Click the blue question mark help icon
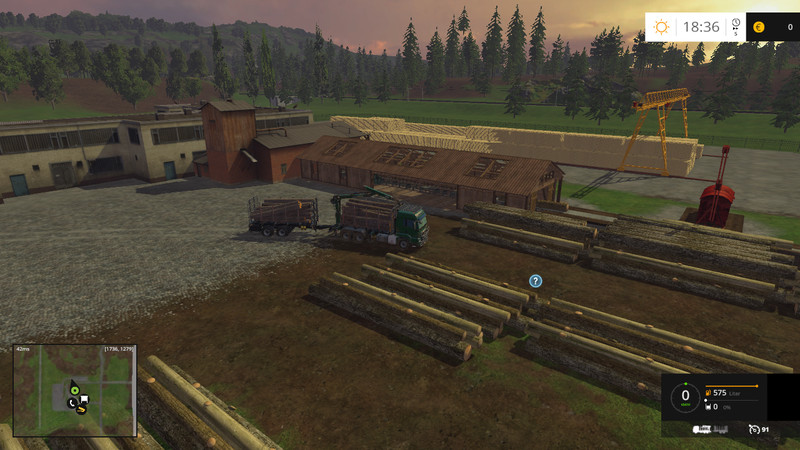The image size is (800, 450). click(x=536, y=281)
